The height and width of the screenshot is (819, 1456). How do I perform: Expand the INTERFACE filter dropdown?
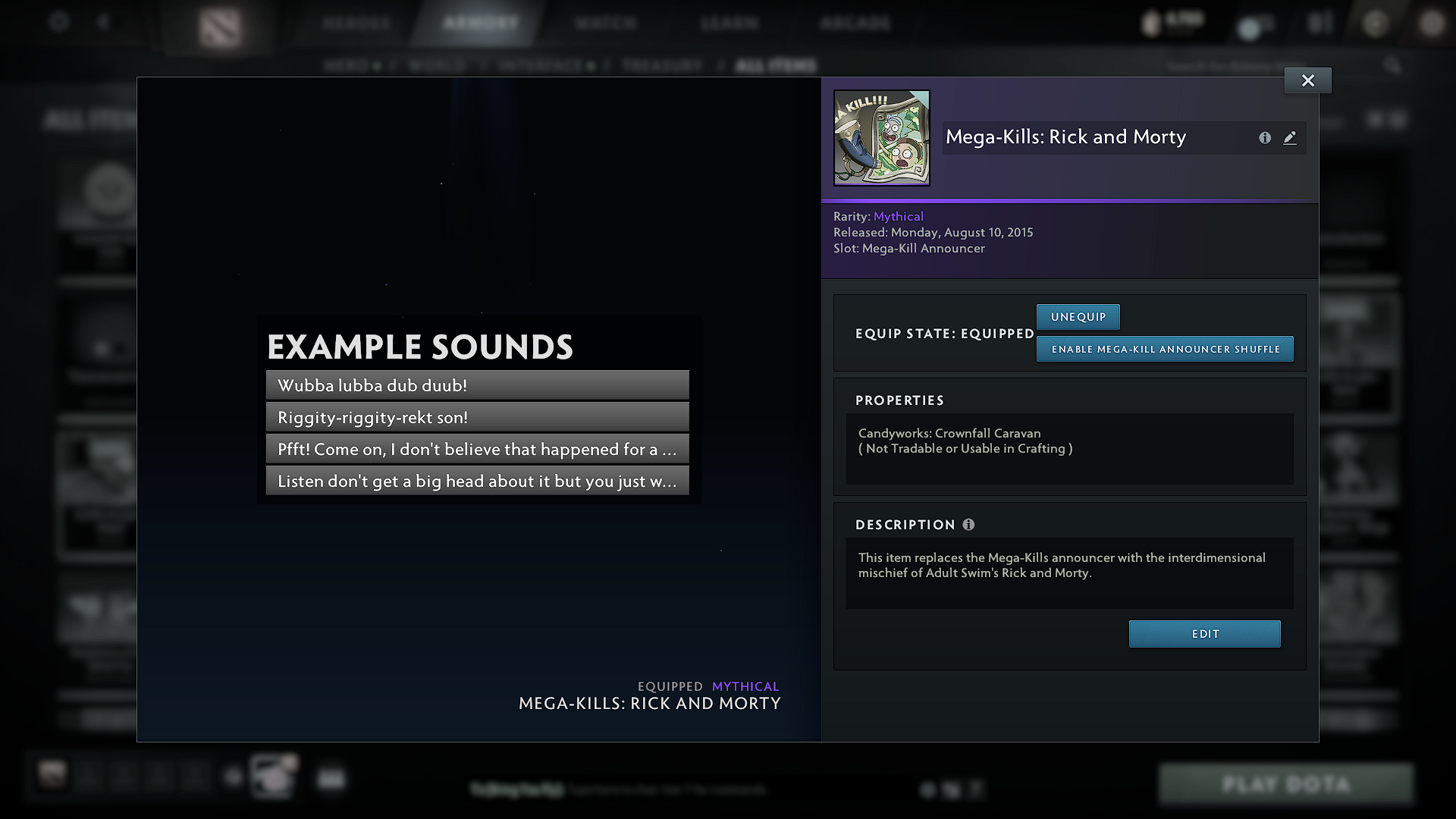[546, 65]
